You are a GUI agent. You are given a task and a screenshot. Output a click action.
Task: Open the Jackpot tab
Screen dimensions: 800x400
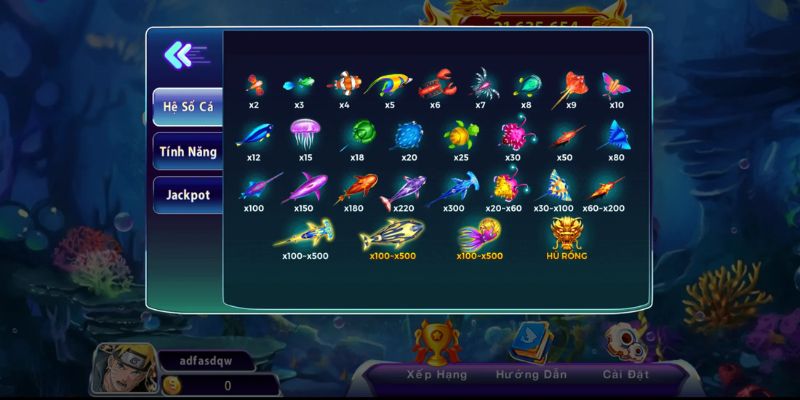(186, 195)
